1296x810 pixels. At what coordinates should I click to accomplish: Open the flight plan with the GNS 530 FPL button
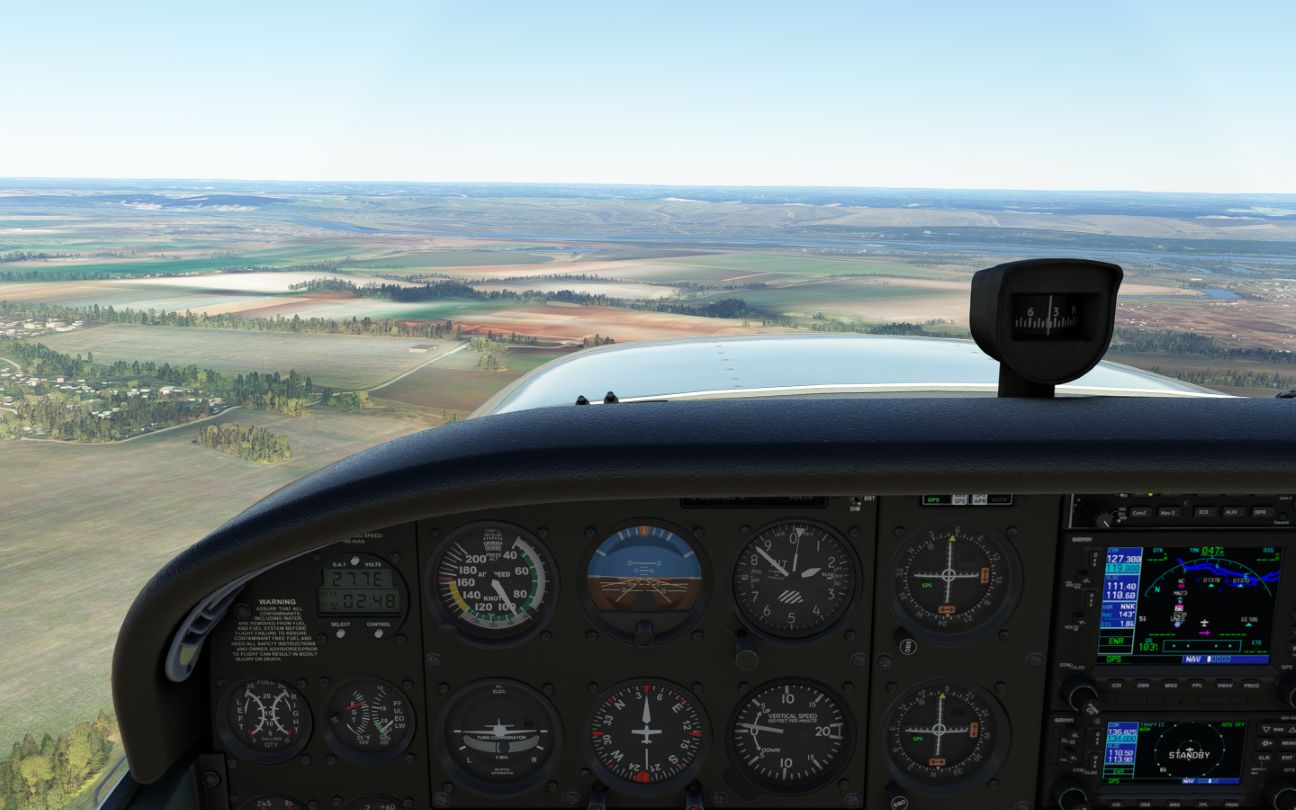point(1197,685)
